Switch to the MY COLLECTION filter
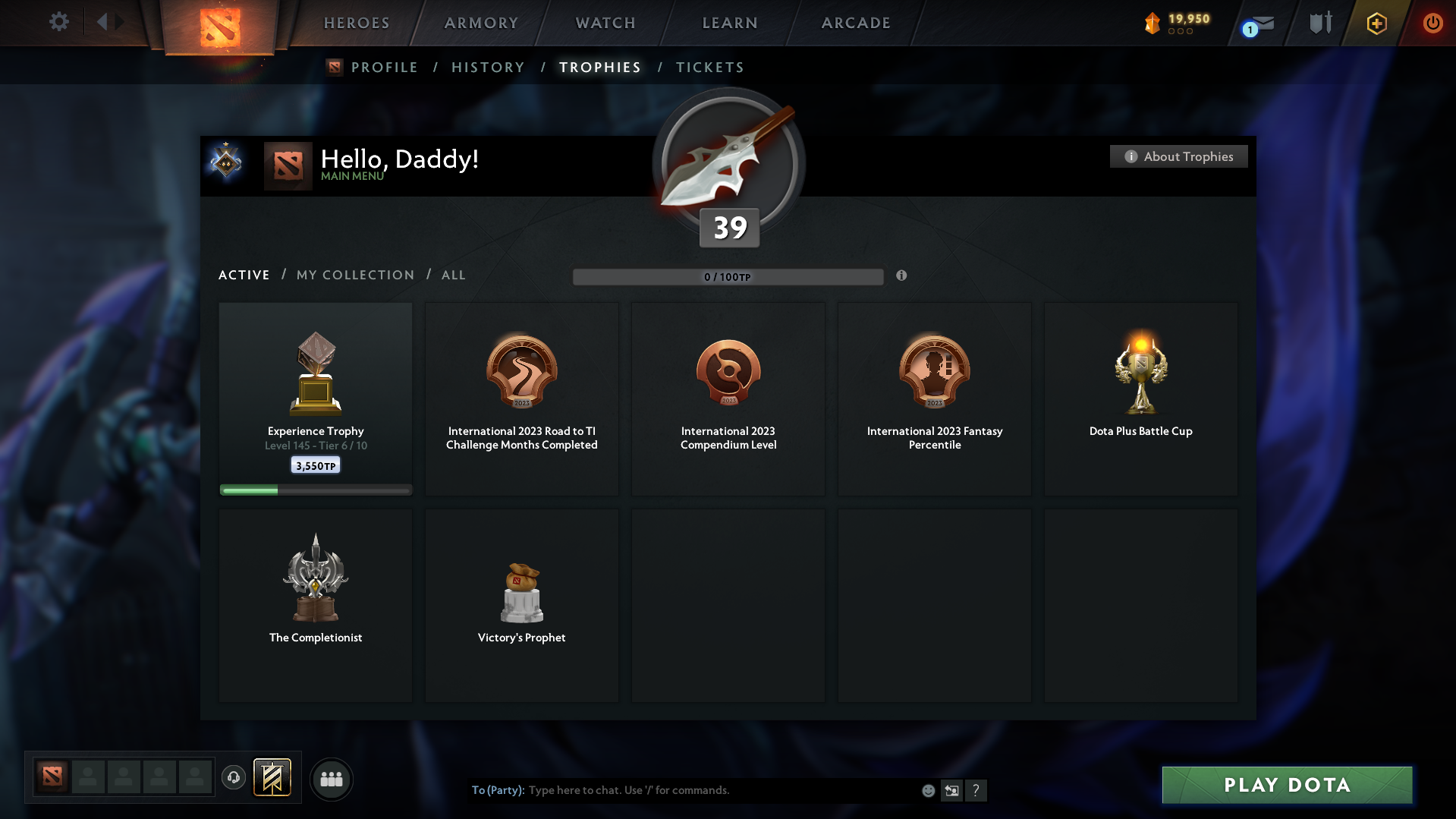Screen dimensions: 1456x819 pos(354,275)
